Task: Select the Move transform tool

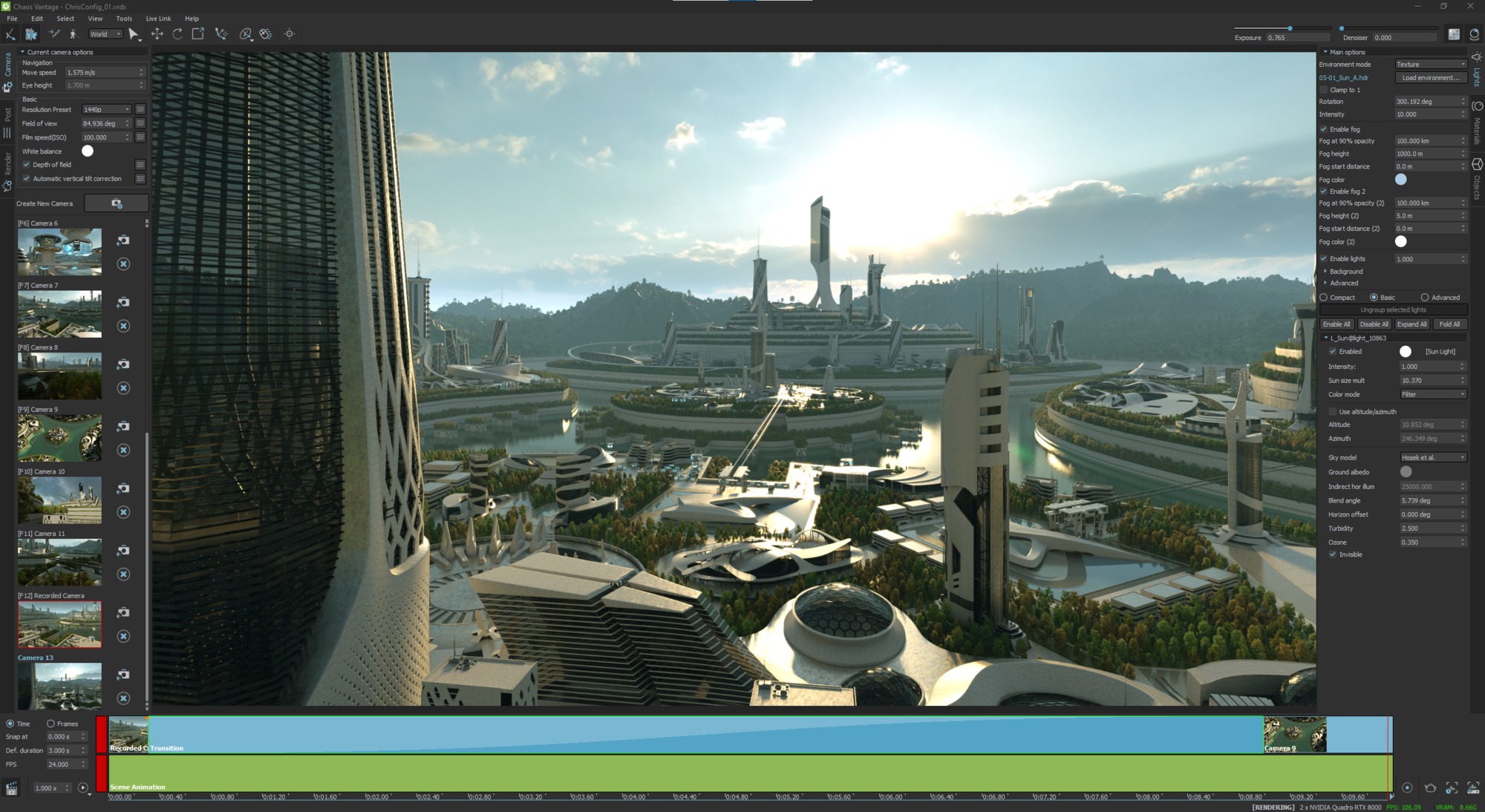Action: tap(157, 33)
